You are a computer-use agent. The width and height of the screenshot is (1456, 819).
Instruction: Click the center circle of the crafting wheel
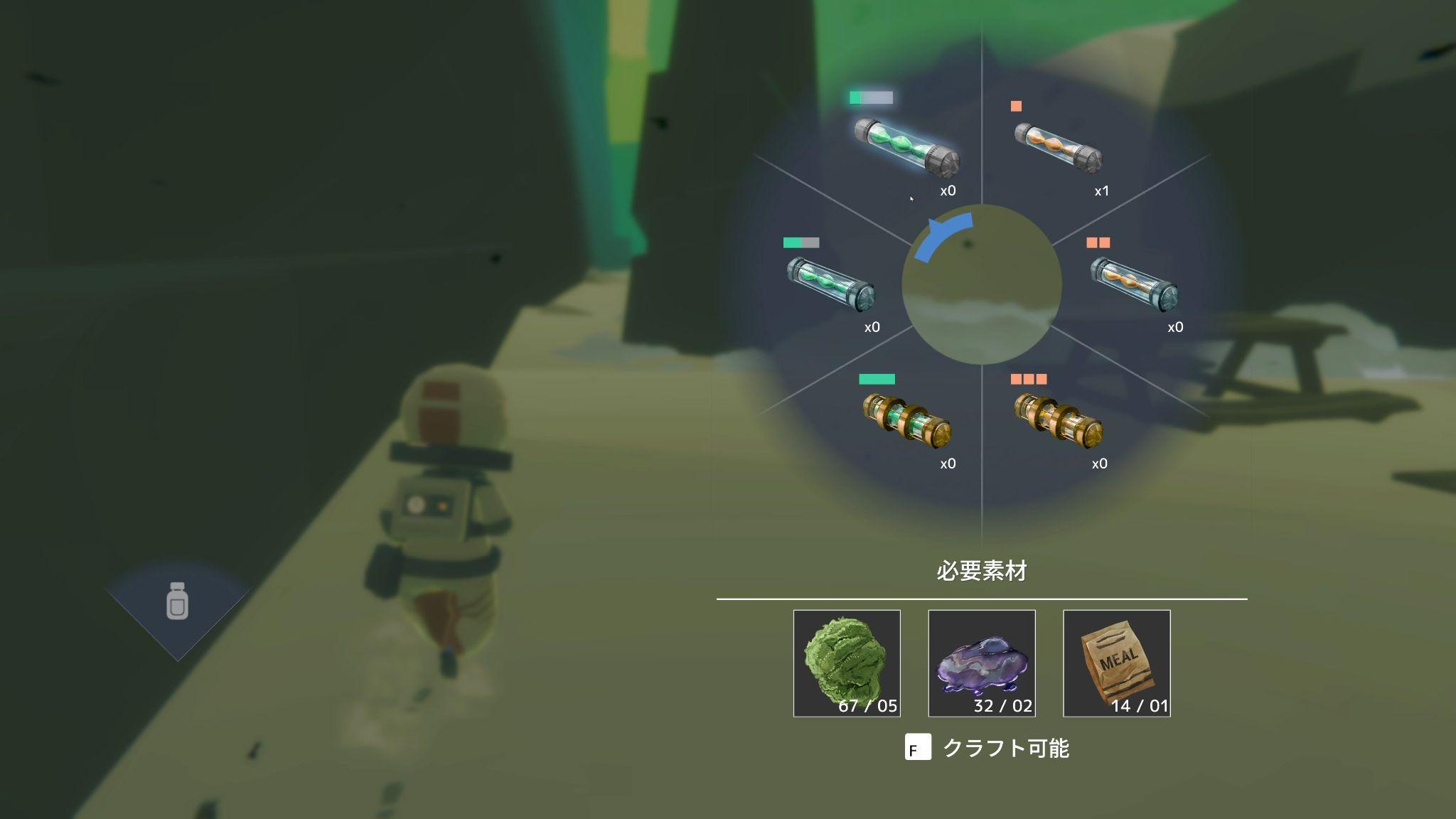click(981, 284)
